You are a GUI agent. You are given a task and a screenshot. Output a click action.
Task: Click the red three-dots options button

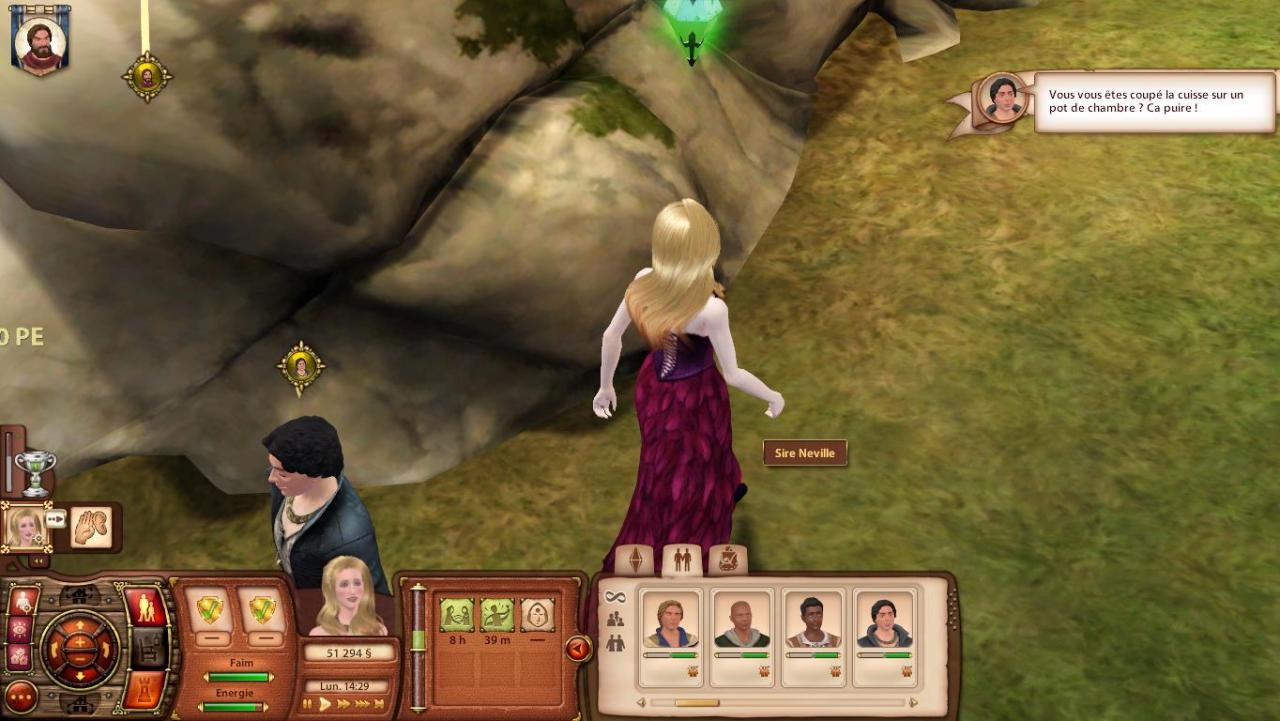point(21,696)
